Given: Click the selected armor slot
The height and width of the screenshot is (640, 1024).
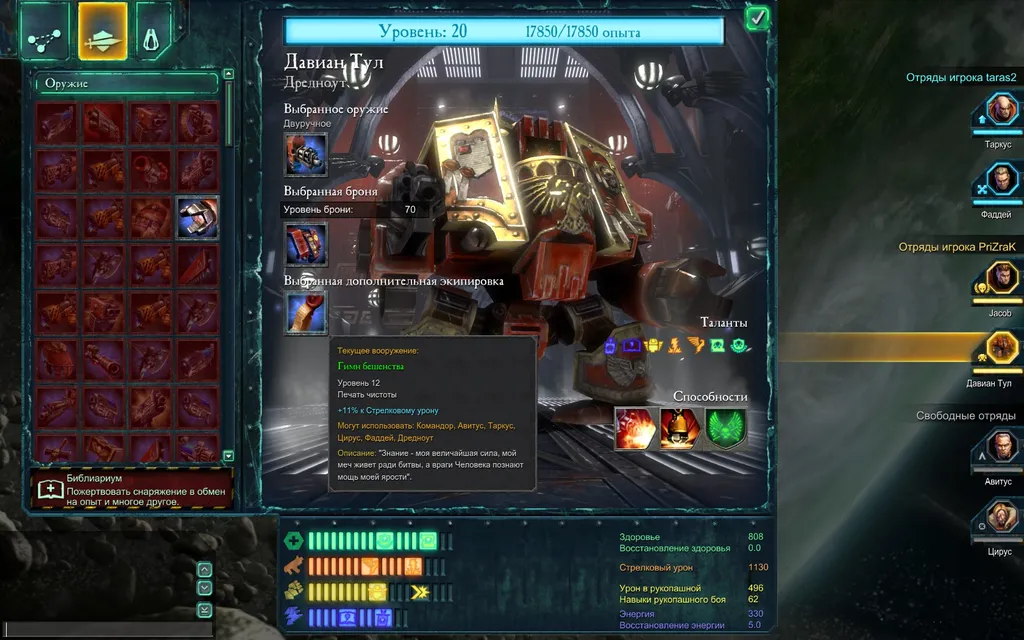Looking at the screenshot, I should point(305,243).
